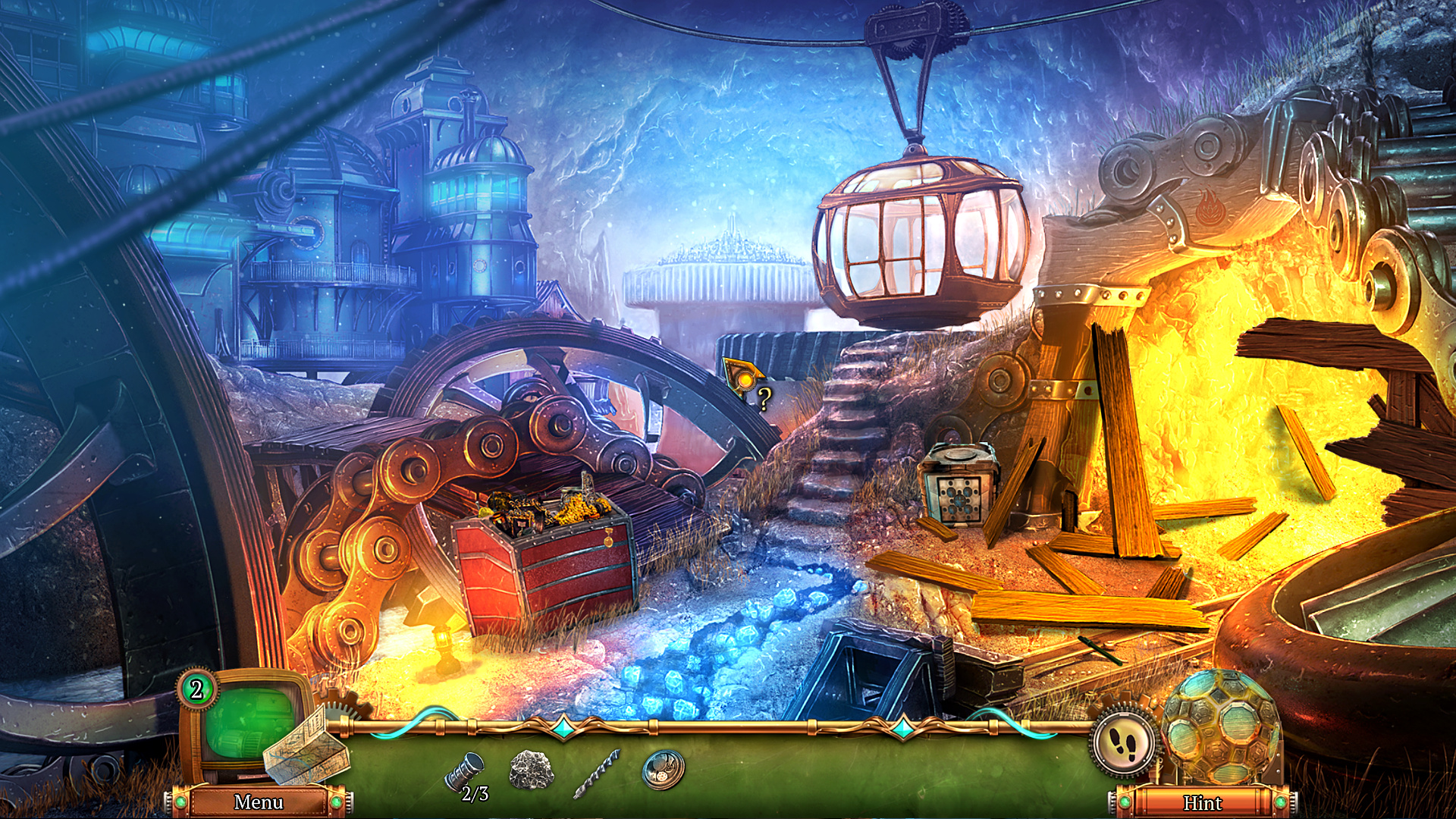1456x819 pixels.
Task: Click the footprints strategy guide icon
Action: (x=1122, y=745)
